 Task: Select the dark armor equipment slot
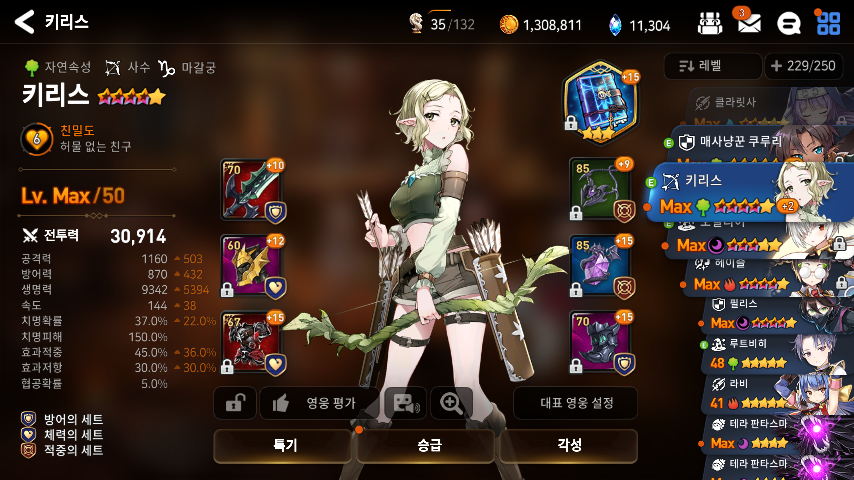[248, 342]
